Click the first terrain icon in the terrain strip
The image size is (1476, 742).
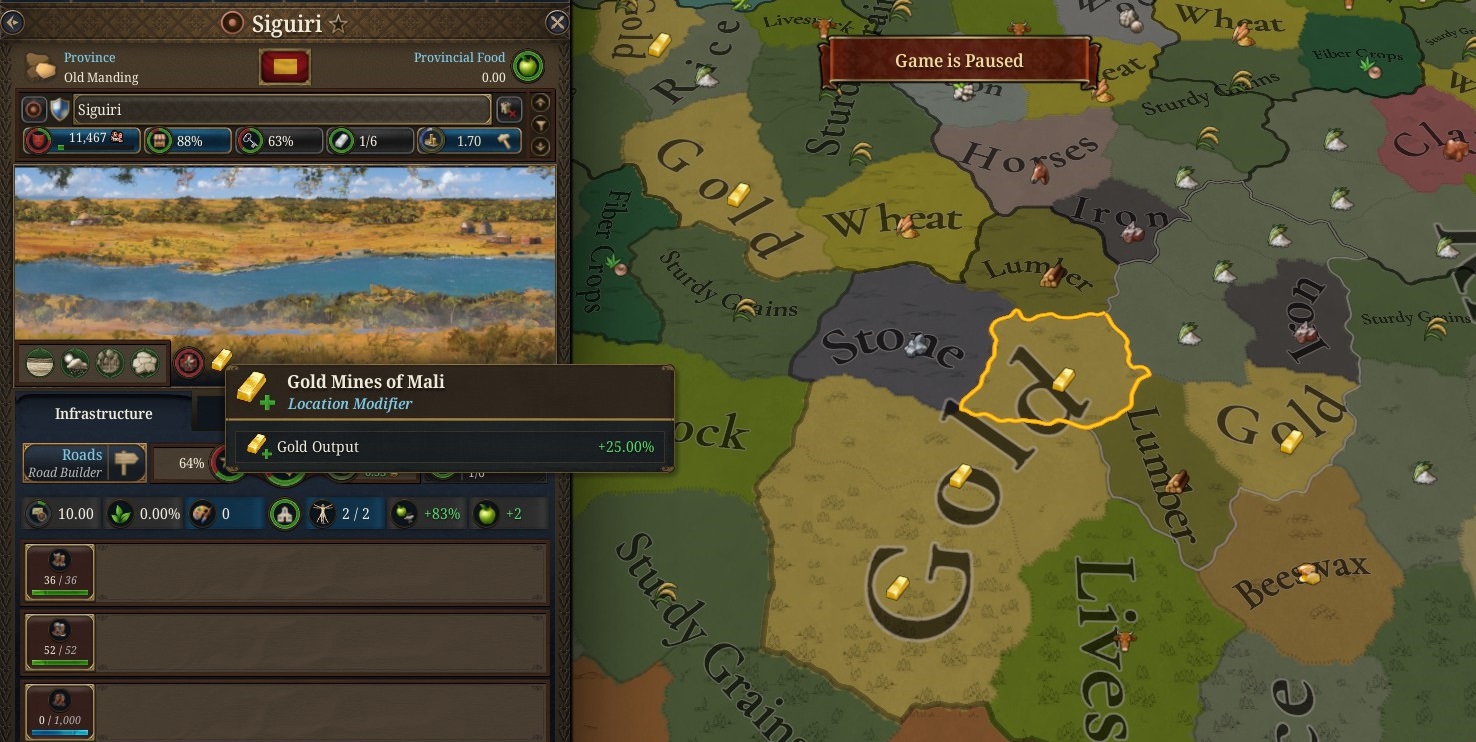[40, 362]
